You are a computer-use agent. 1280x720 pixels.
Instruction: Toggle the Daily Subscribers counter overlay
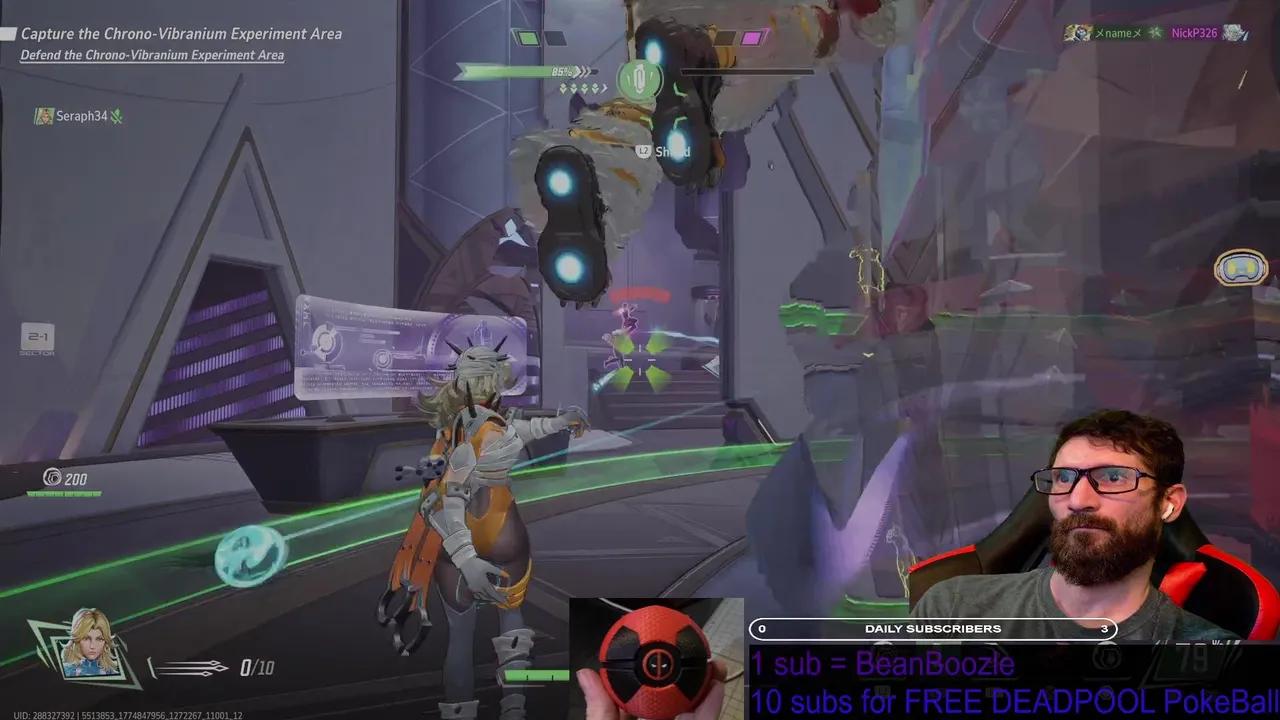click(932, 629)
